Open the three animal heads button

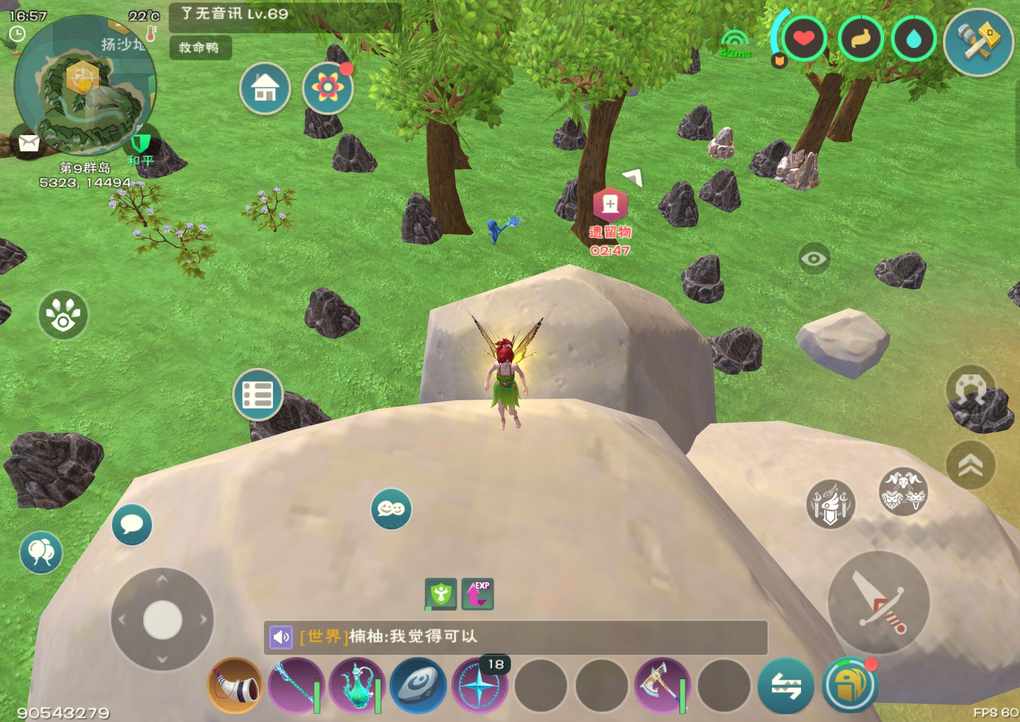[x=903, y=491]
